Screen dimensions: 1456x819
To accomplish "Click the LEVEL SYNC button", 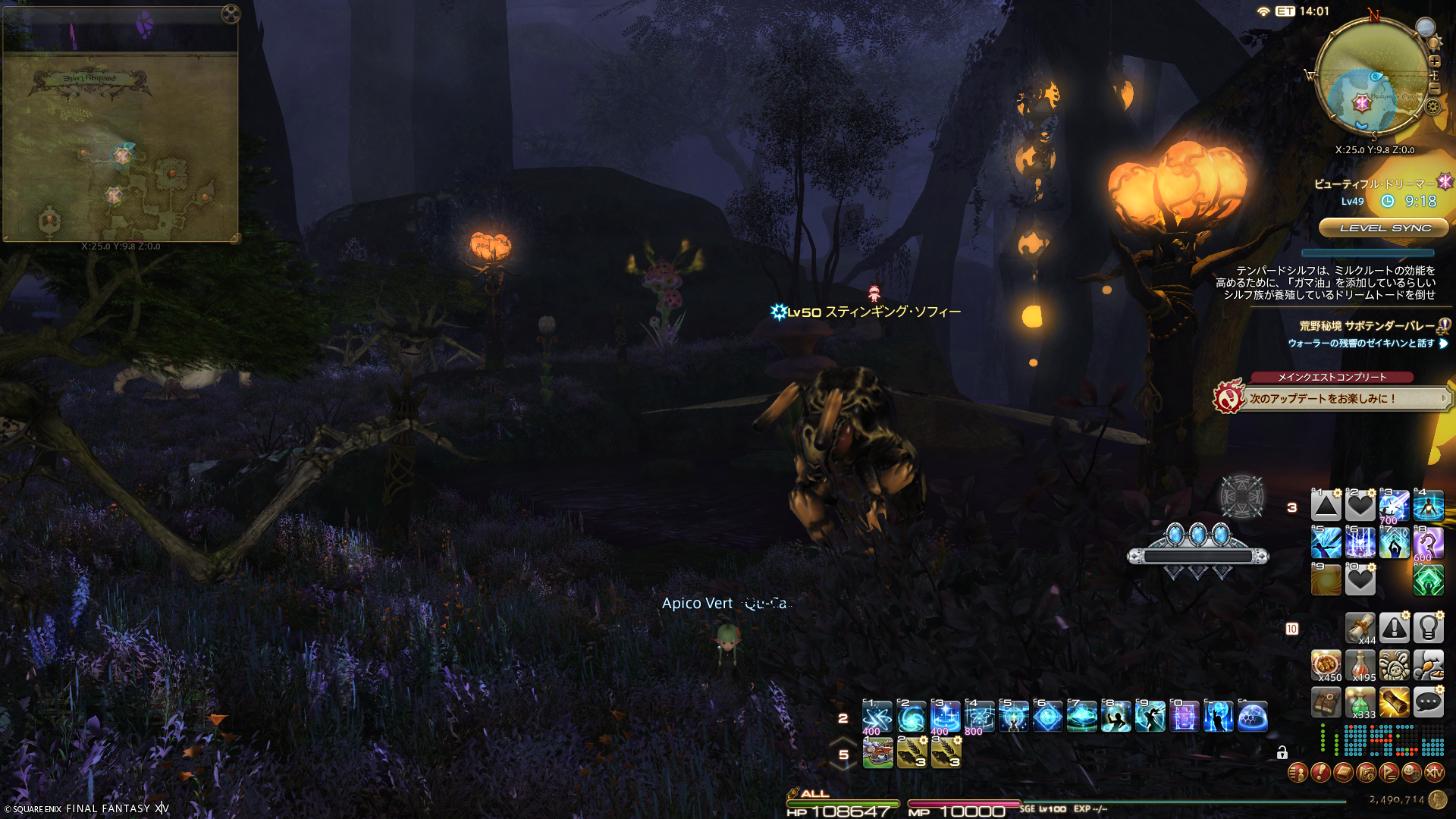I will tap(1385, 227).
